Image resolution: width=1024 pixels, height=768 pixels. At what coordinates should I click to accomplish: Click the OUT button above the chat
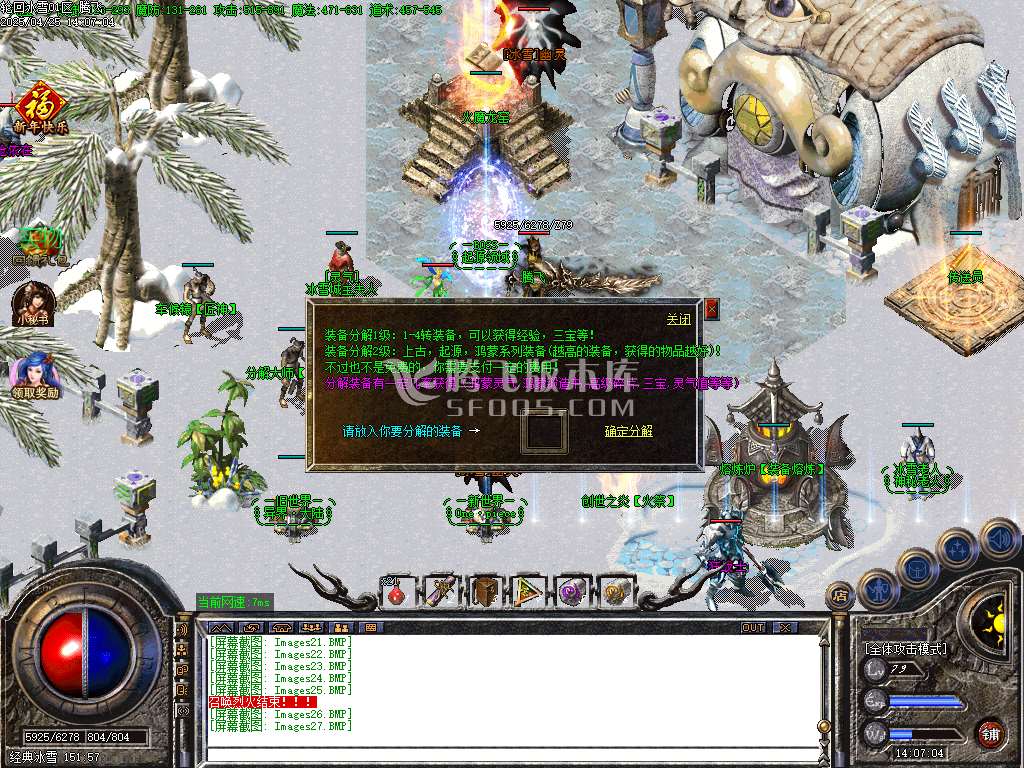[752, 627]
